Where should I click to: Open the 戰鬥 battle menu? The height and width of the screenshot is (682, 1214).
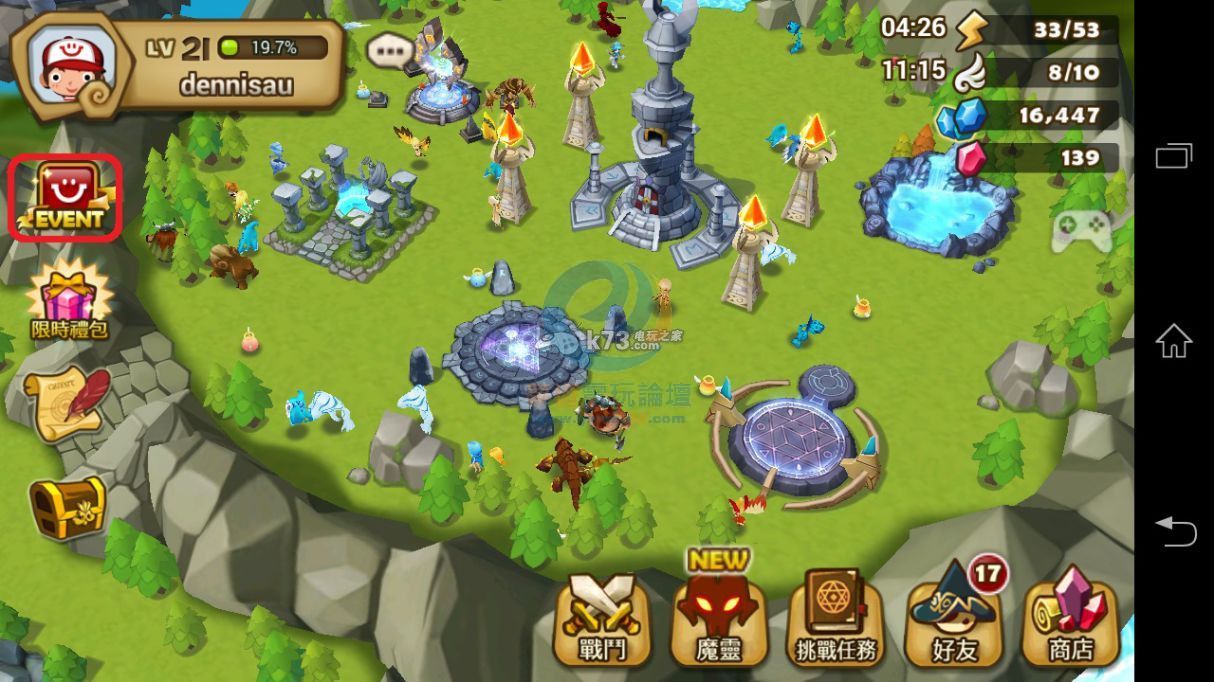point(603,620)
